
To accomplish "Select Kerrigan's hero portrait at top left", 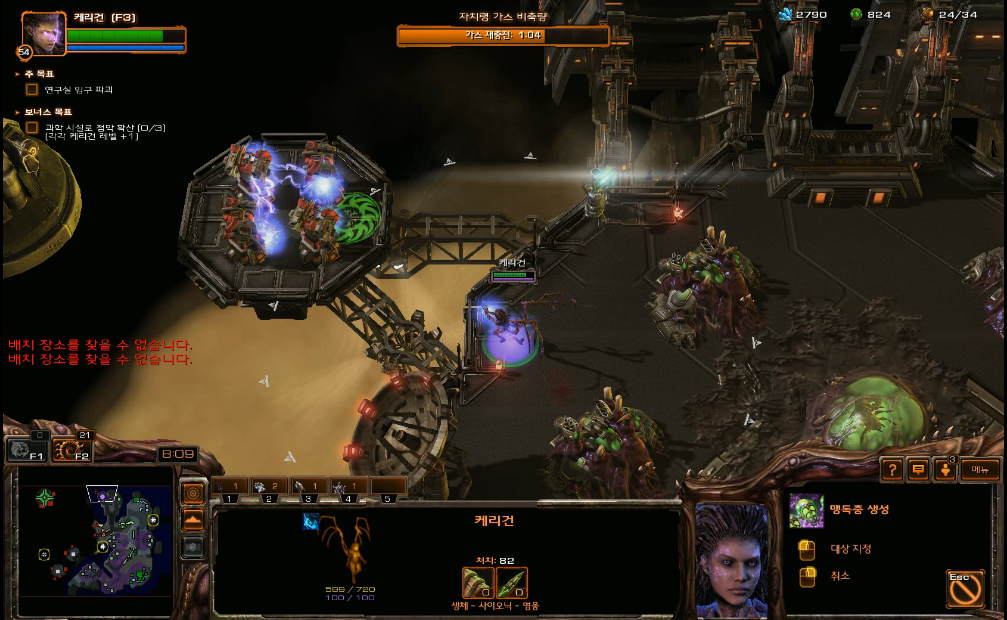I will click(44, 33).
